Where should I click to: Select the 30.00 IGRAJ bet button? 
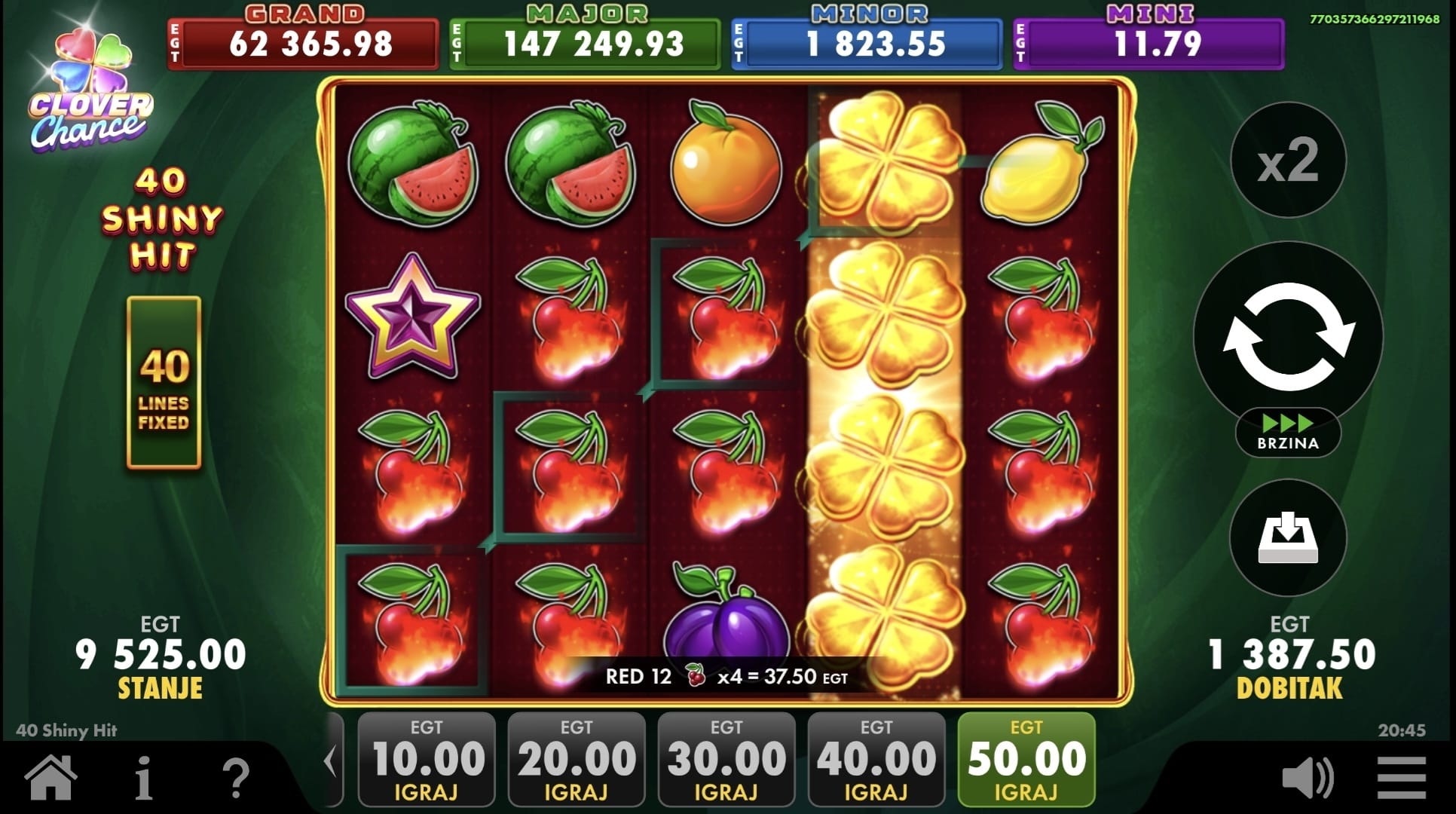726,760
